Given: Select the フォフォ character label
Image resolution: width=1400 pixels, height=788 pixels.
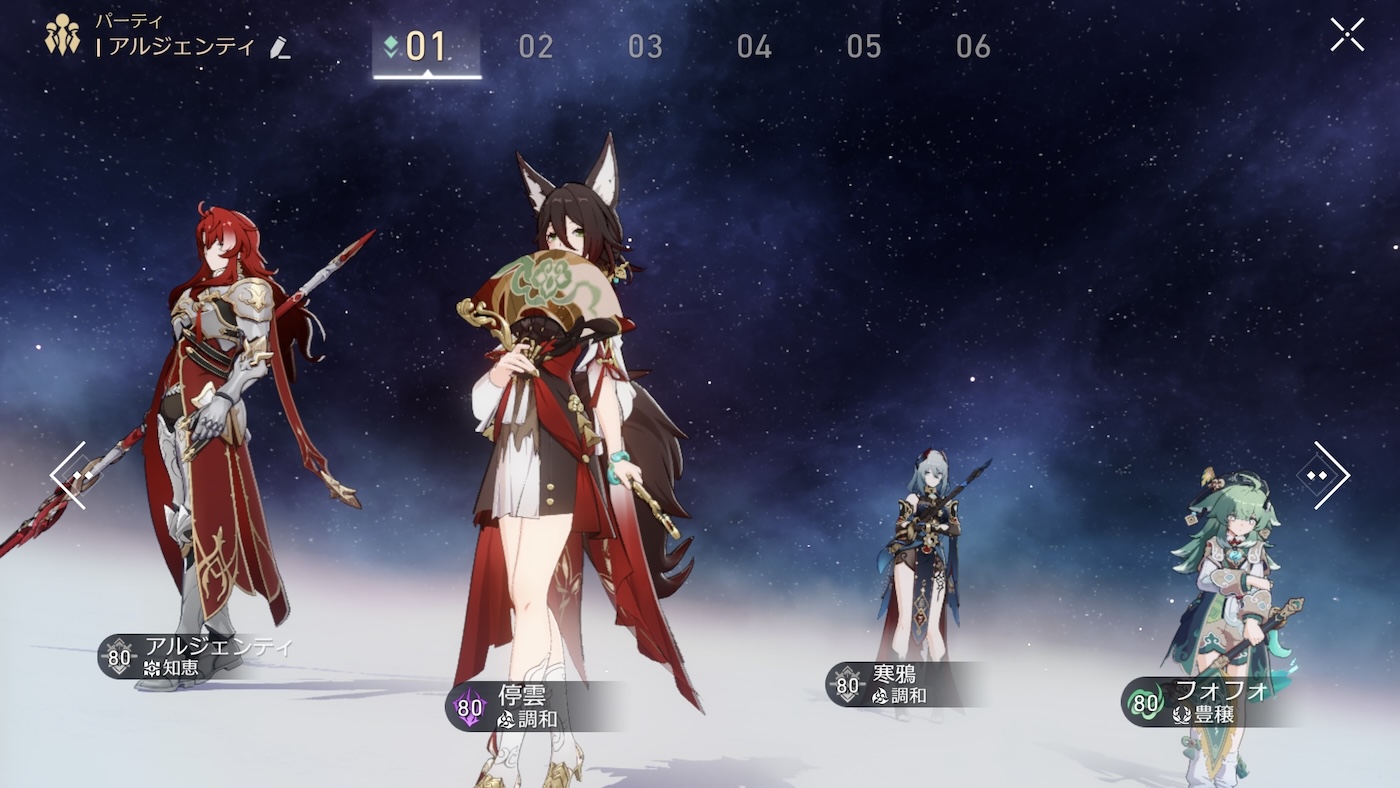Looking at the screenshot, I should point(1200,702).
